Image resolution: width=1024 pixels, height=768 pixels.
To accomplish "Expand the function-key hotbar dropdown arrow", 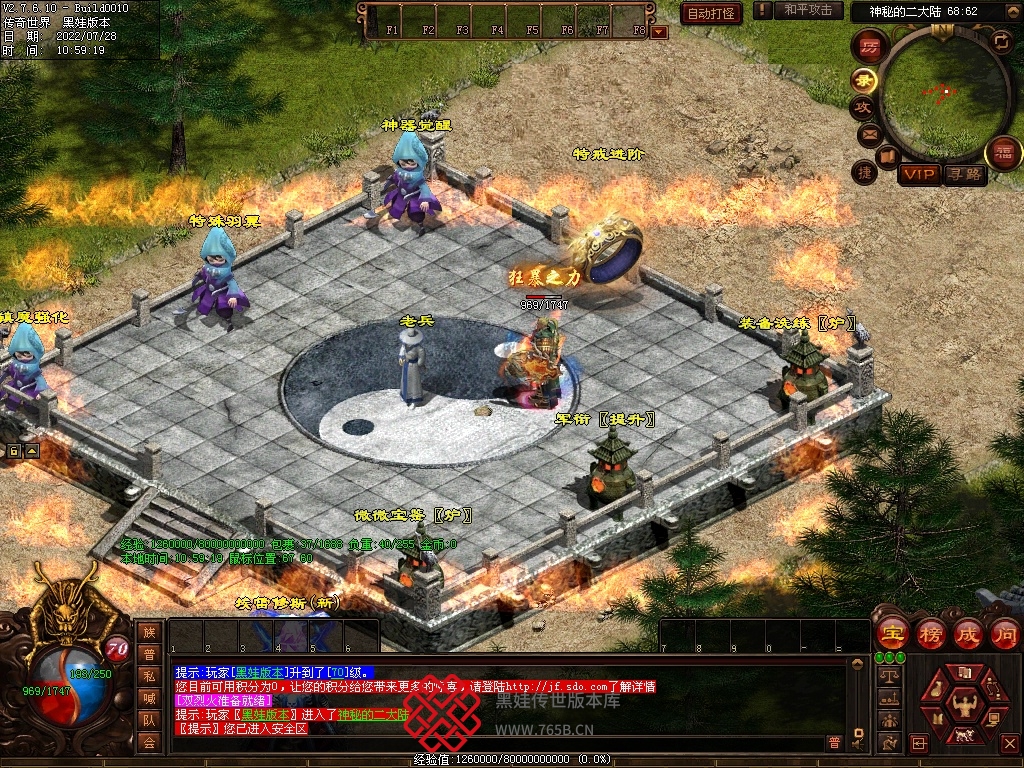I will pos(658,32).
